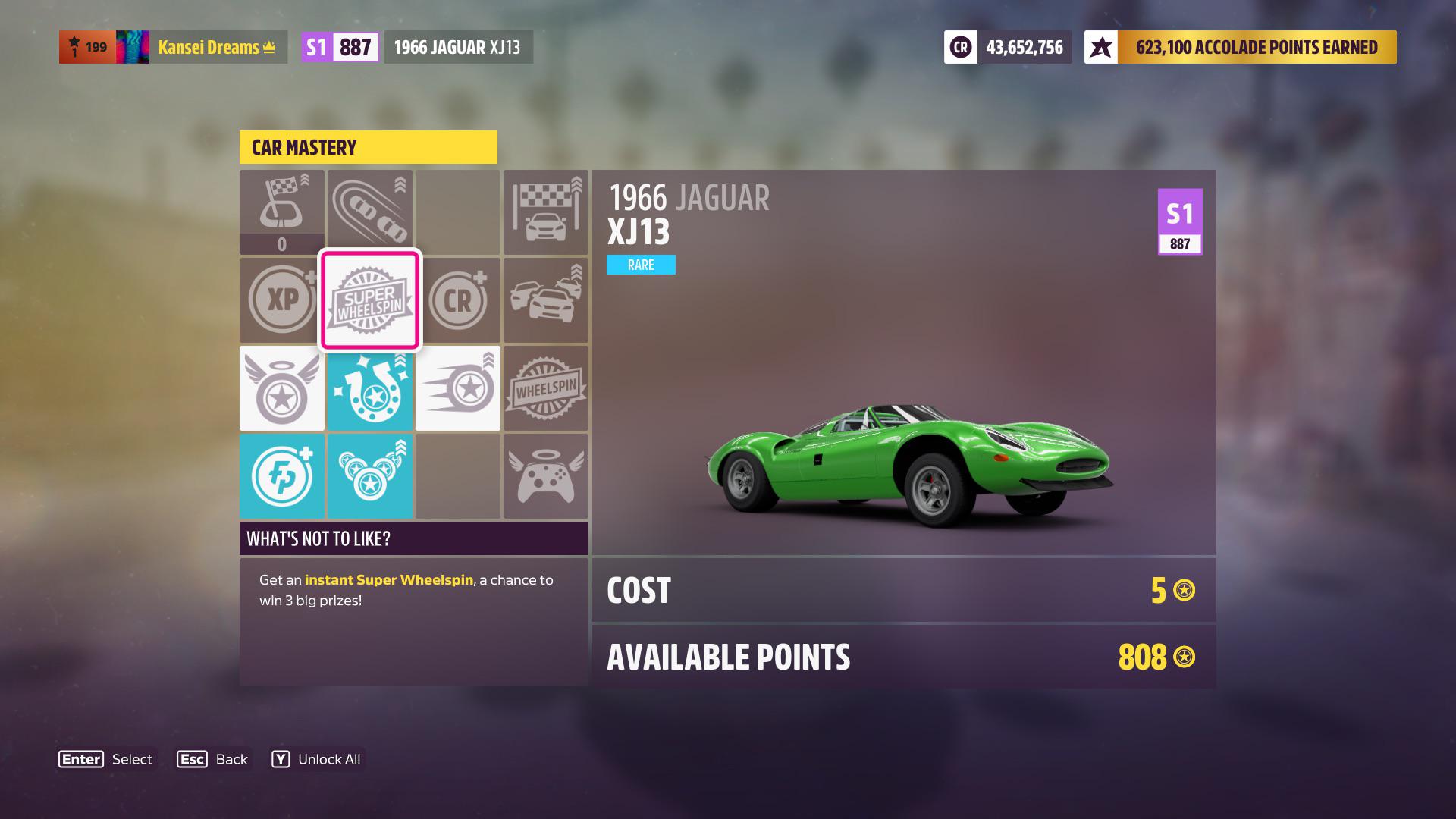Select the checkered finish line car perk
The width and height of the screenshot is (1456, 819).
tap(546, 212)
